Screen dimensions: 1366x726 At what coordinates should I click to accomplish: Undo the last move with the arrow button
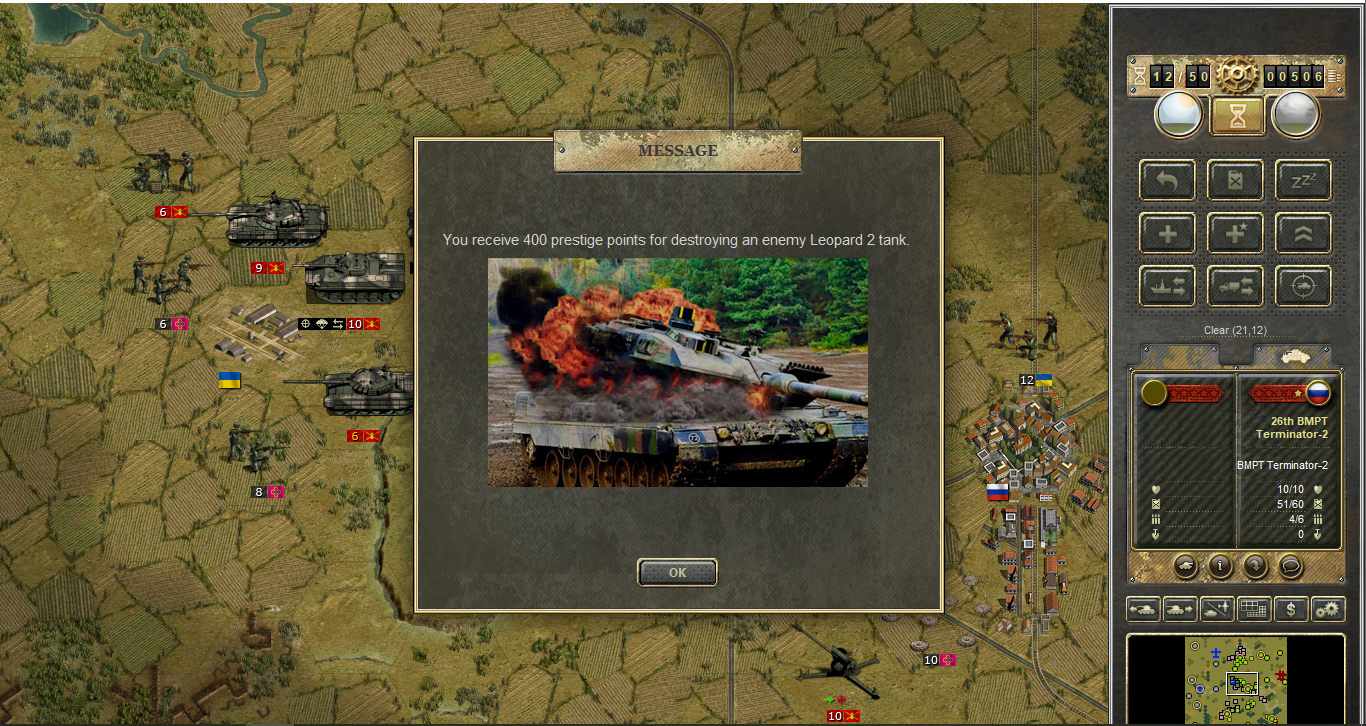click(1167, 180)
